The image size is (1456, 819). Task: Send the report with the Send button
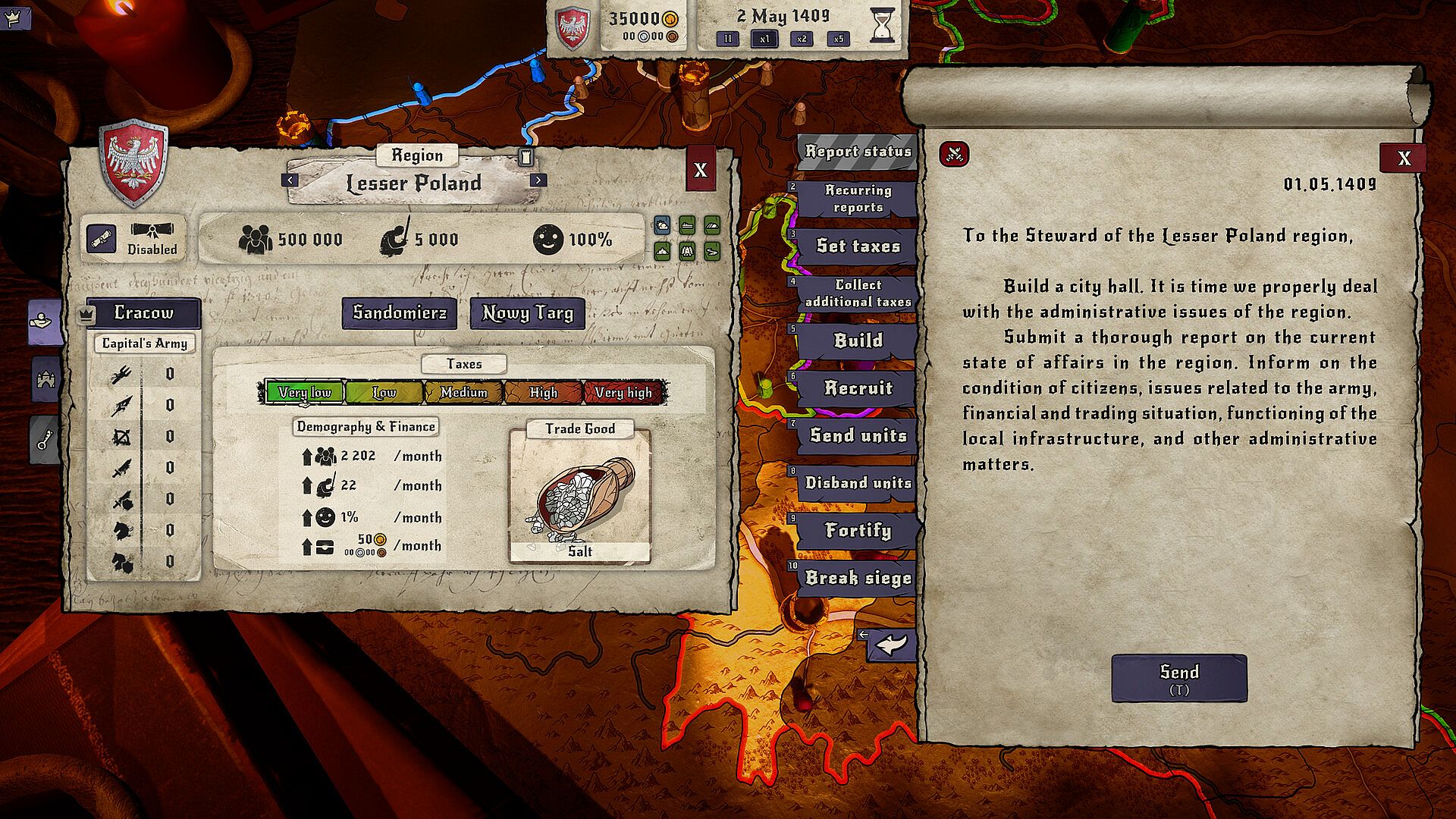(1178, 677)
